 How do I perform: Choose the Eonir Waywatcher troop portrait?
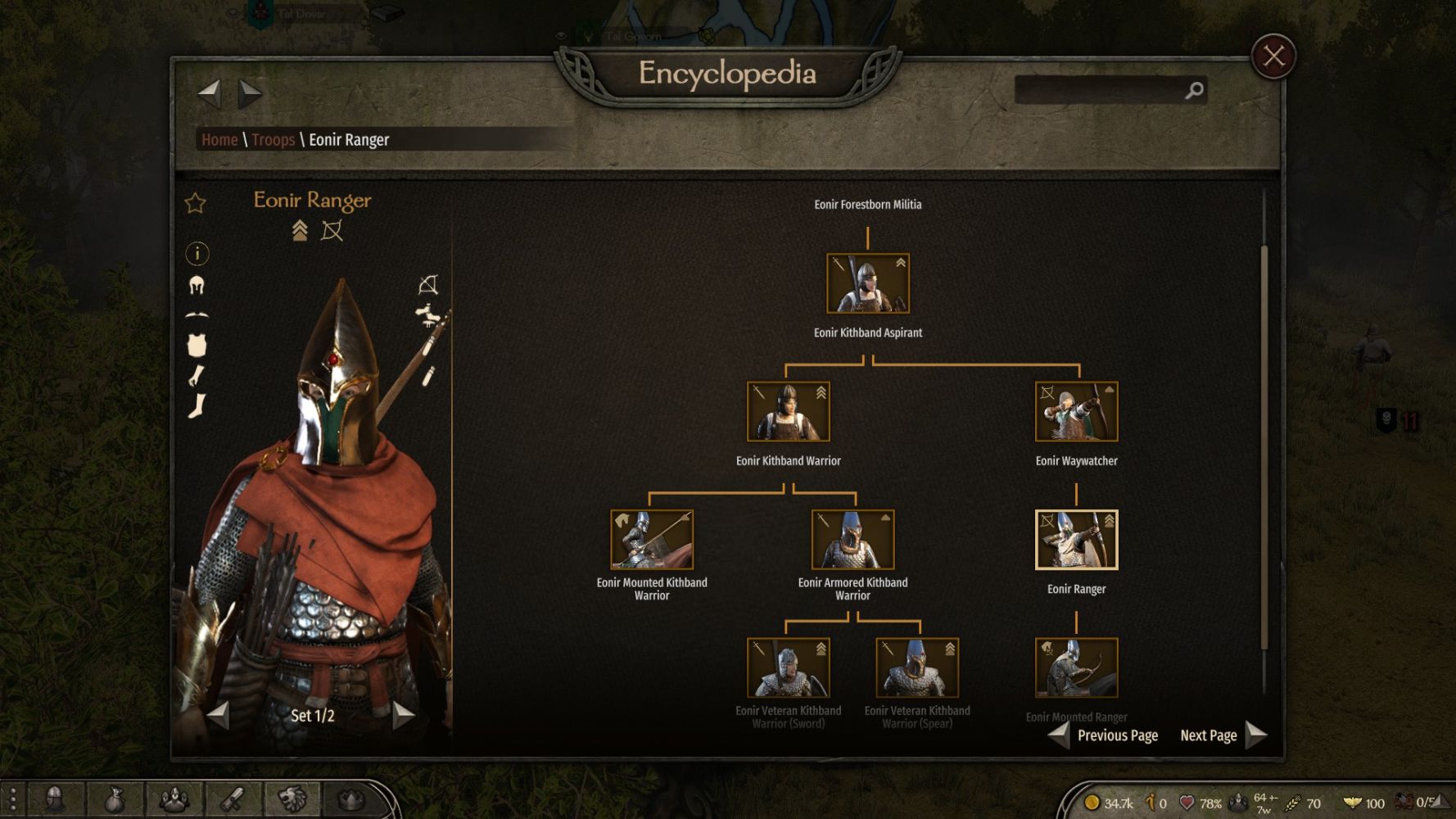coord(1076,411)
